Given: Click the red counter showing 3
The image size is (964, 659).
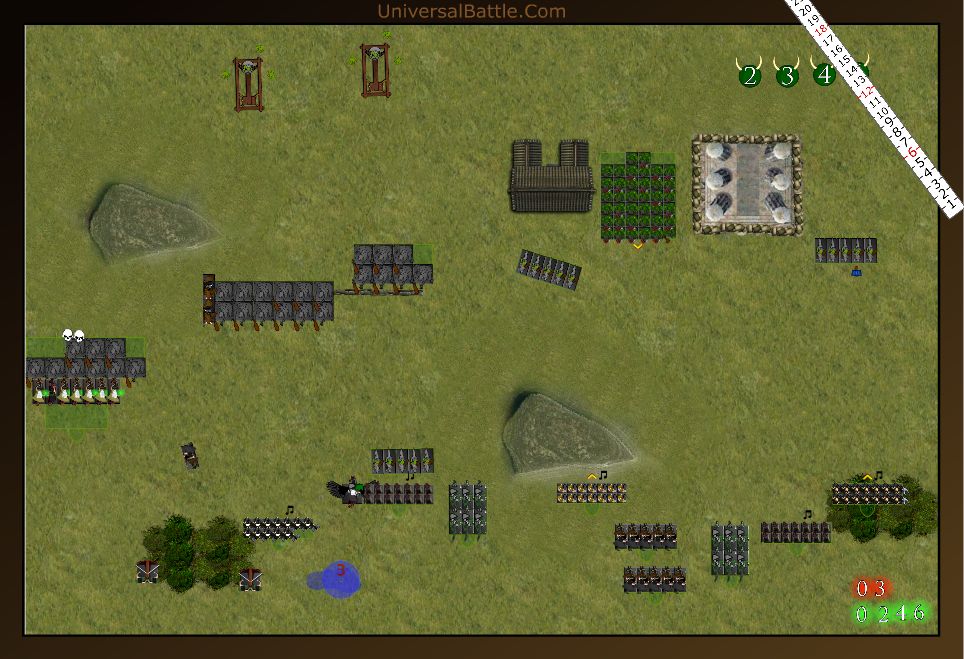Looking at the screenshot, I should coord(880,588).
